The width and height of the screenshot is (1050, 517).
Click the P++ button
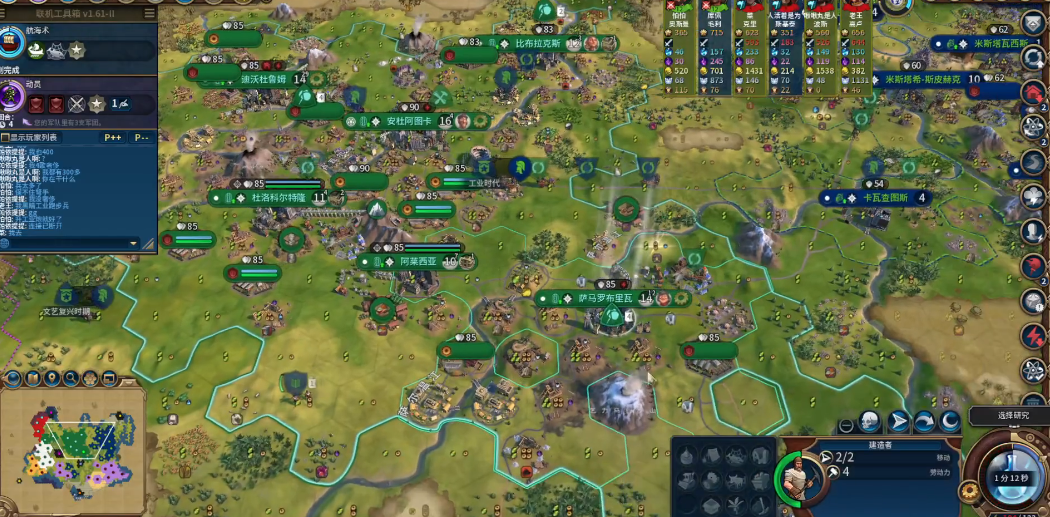point(113,137)
